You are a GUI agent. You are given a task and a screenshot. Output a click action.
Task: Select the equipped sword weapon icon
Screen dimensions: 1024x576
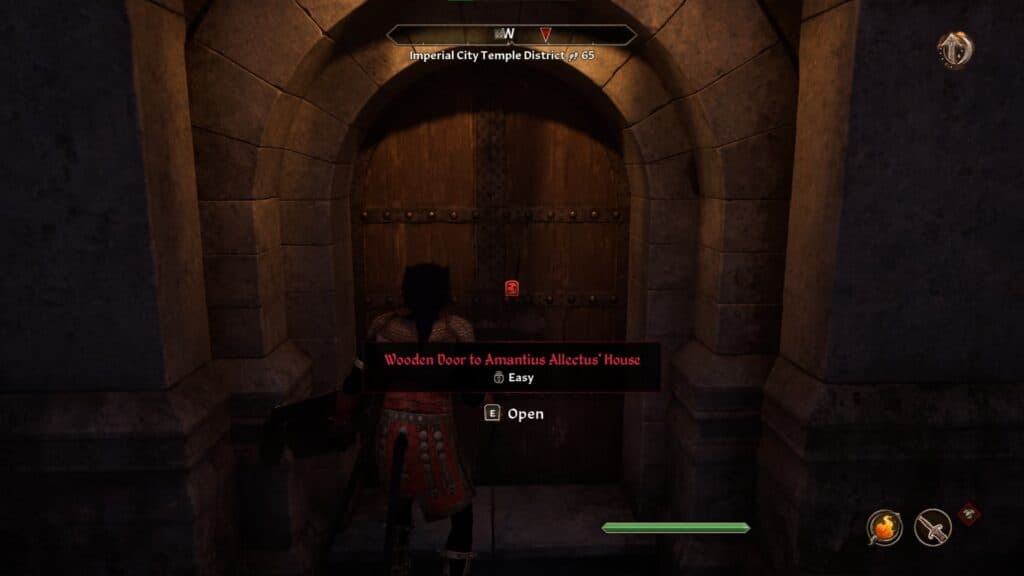[933, 527]
